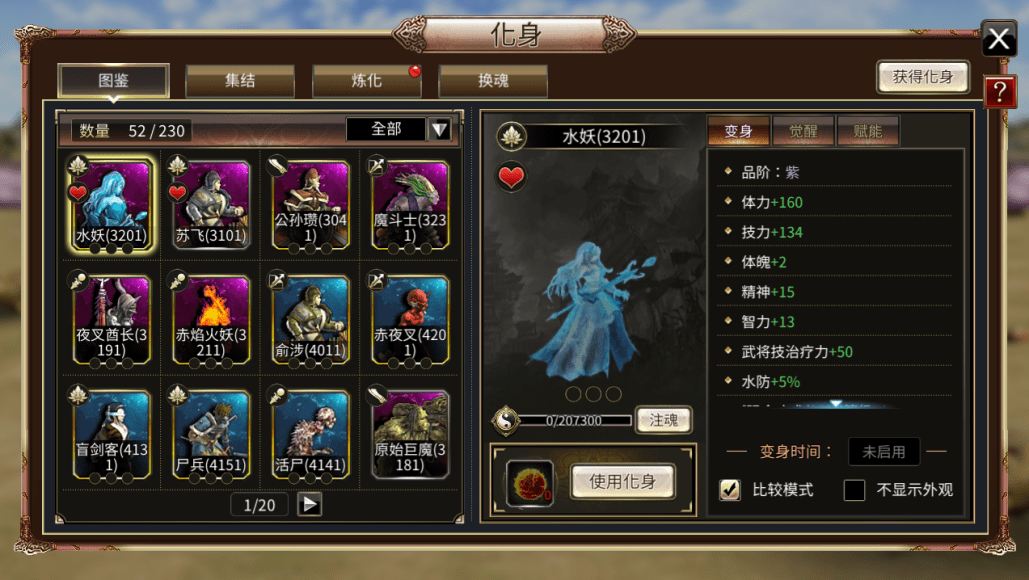The image size is (1029, 580).
Task: Select the 赤焰火妖 avatar card
Action: (210, 320)
